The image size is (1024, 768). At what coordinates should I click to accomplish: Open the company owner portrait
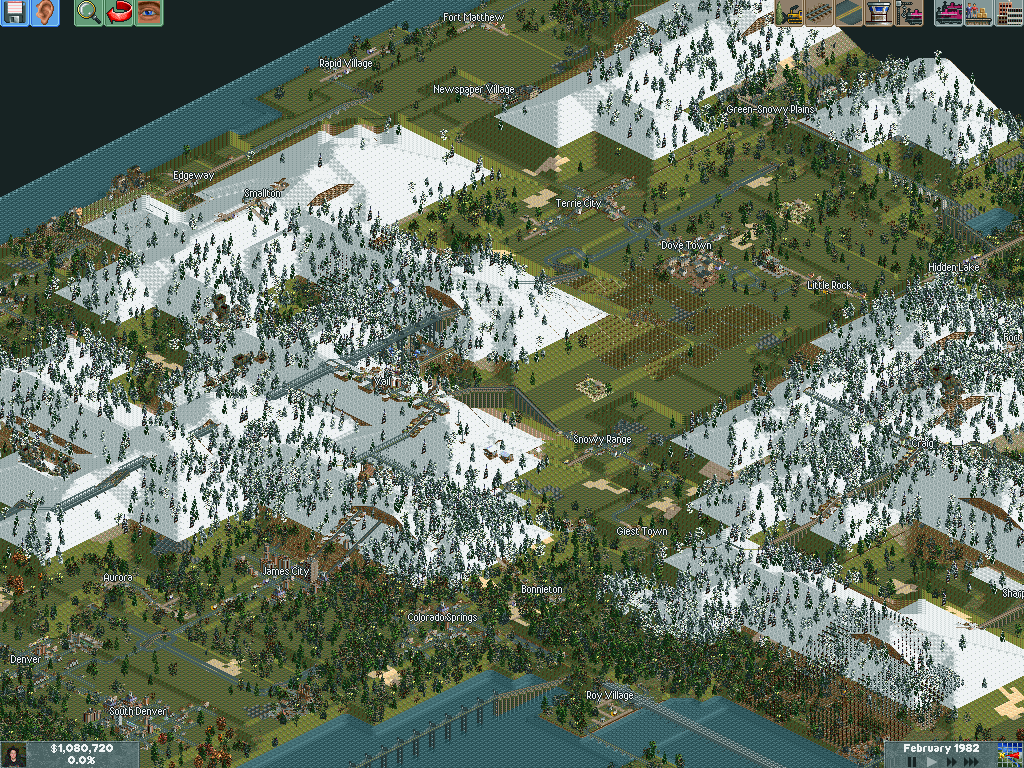(x=14, y=754)
